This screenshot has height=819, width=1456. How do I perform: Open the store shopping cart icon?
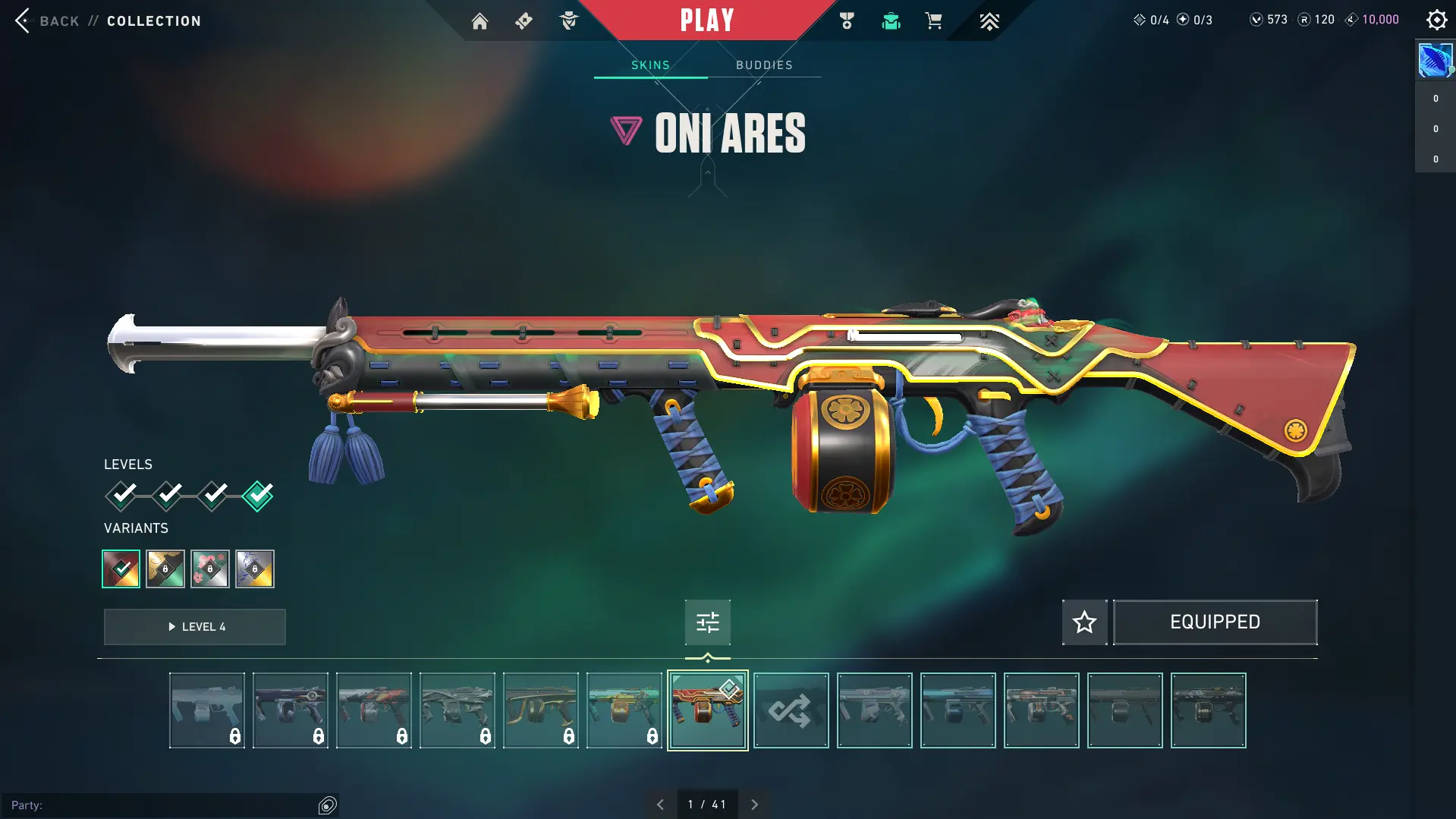click(x=933, y=21)
